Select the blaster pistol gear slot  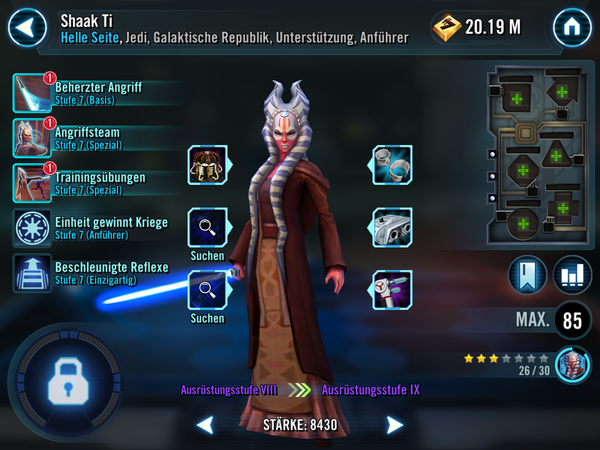392,290
